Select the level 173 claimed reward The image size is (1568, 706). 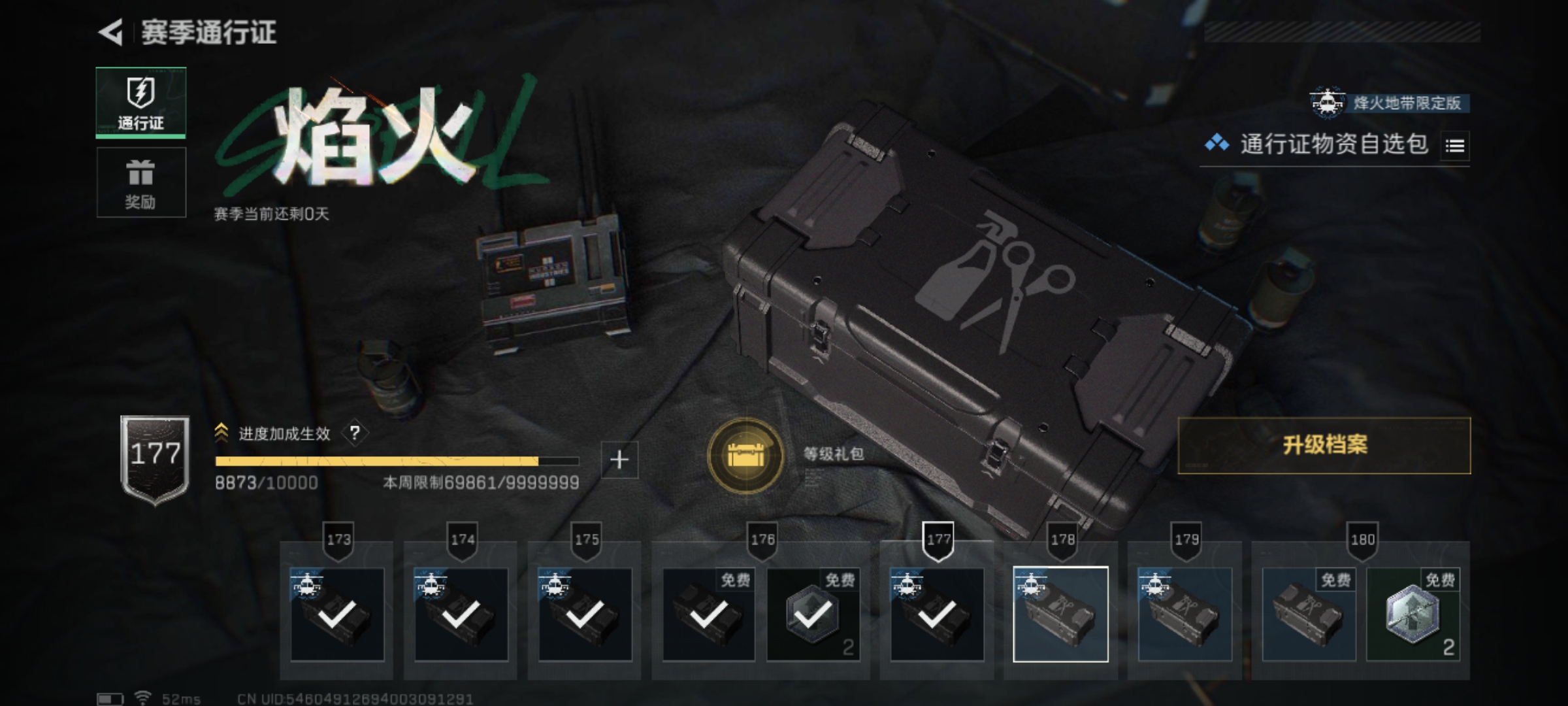pyautogui.click(x=337, y=614)
